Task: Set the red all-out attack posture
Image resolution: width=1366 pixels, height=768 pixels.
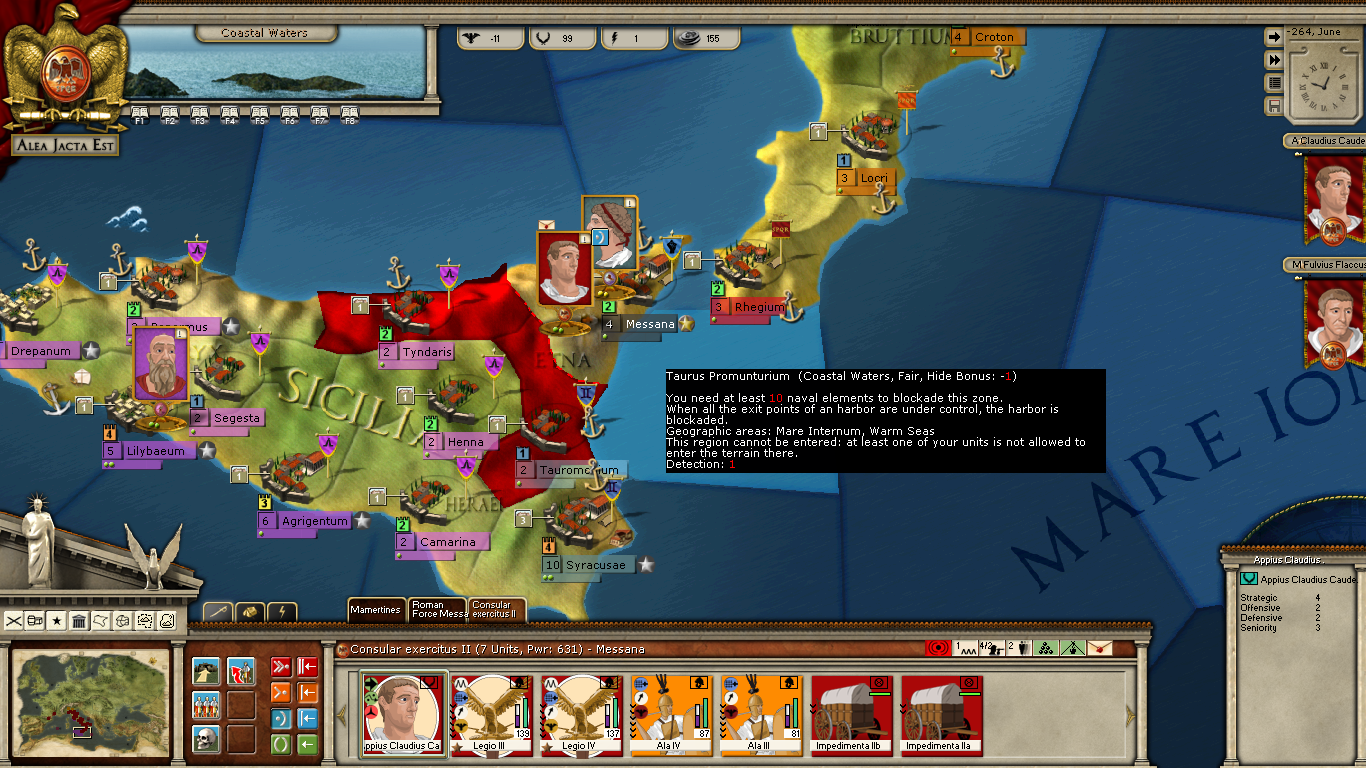Action: 280,668
